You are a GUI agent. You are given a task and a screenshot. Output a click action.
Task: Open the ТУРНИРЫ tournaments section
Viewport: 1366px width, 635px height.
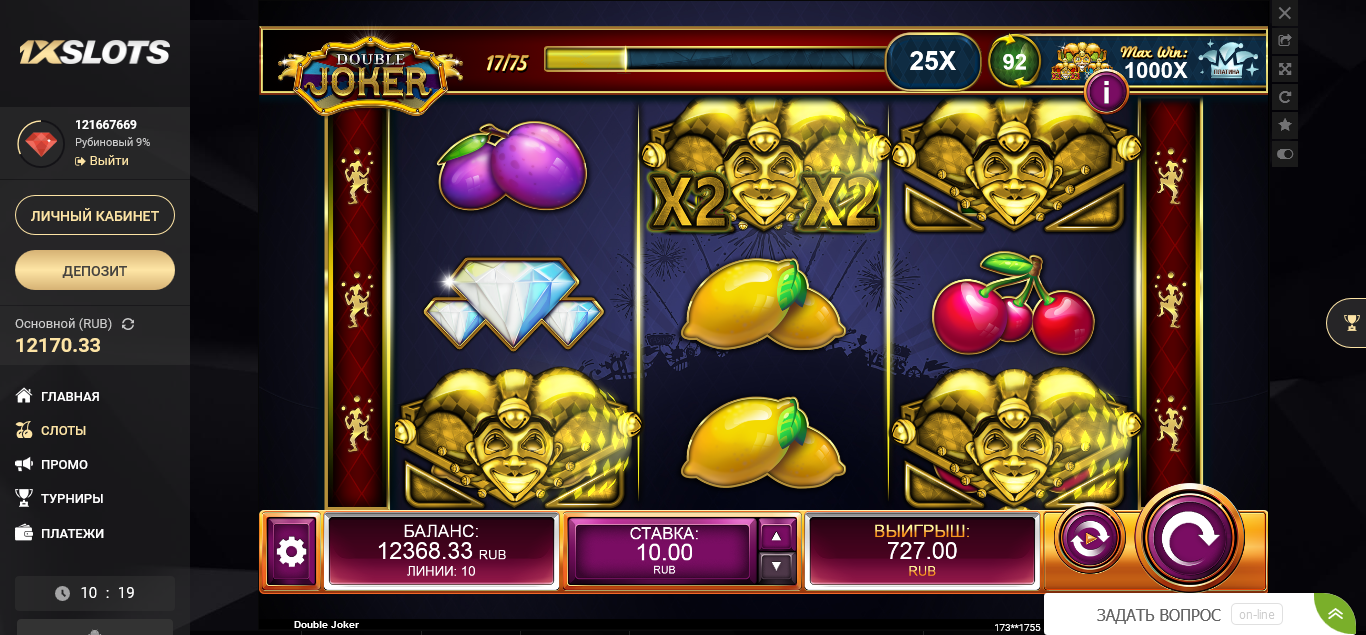[72, 498]
